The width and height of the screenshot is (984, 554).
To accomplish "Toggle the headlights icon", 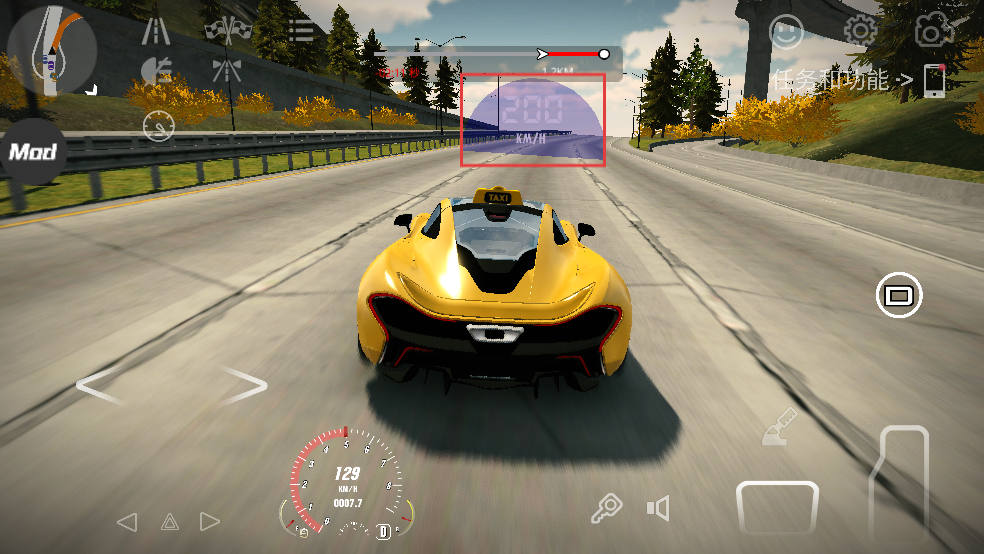I will pos(157,70).
